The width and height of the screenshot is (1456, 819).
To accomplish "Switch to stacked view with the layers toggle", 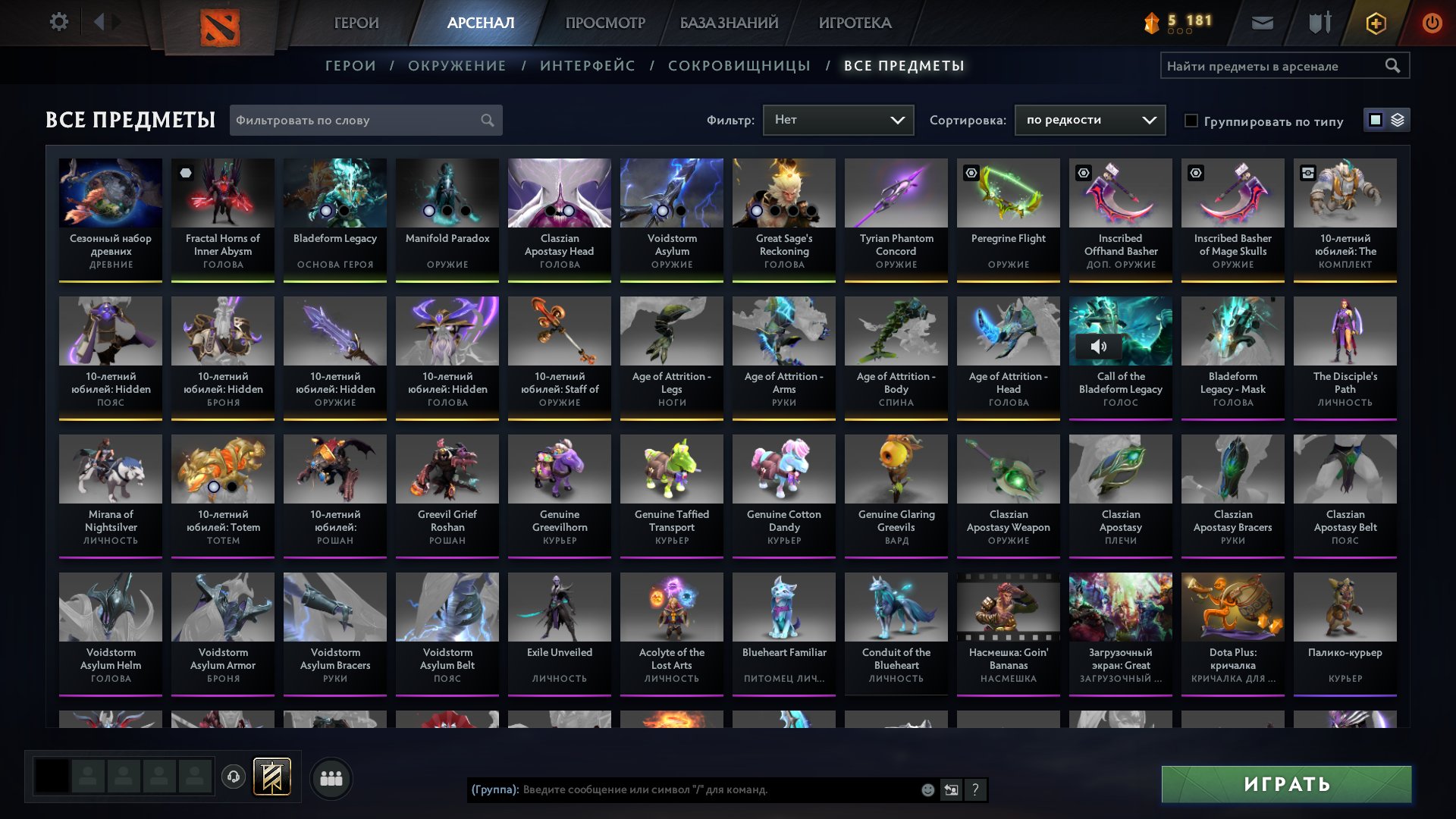I will 1398,120.
